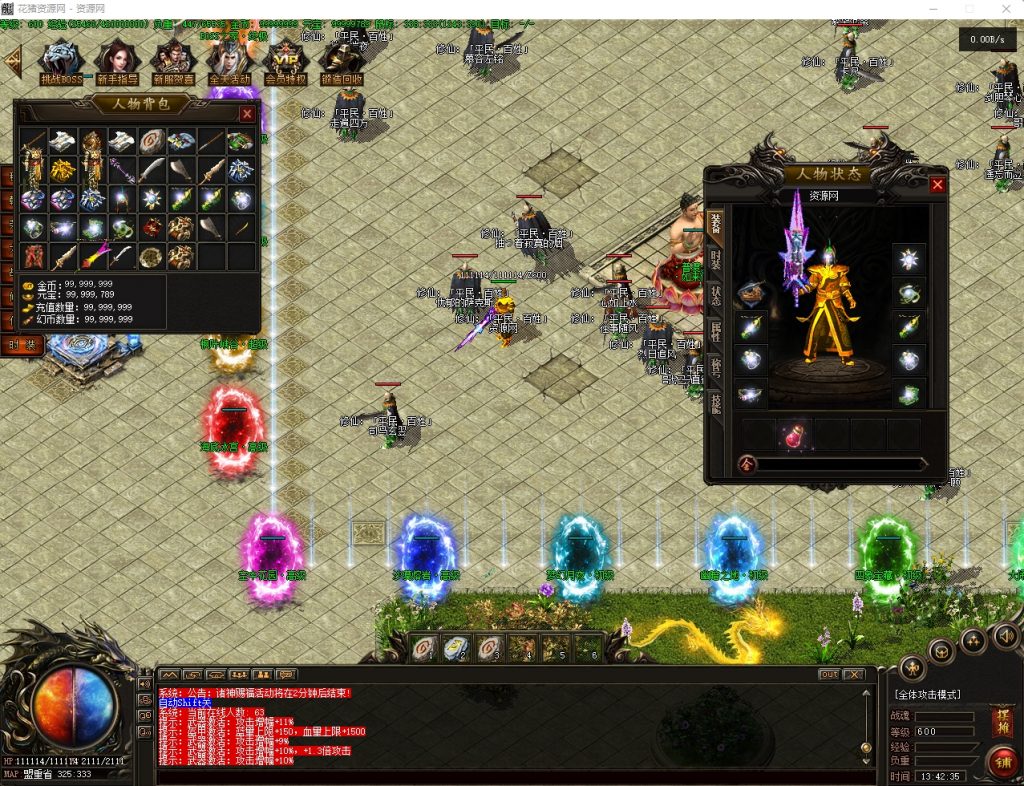Close the 人物背包 inventory window
Viewport: 1024px width, 786px height.
click(x=247, y=114)
